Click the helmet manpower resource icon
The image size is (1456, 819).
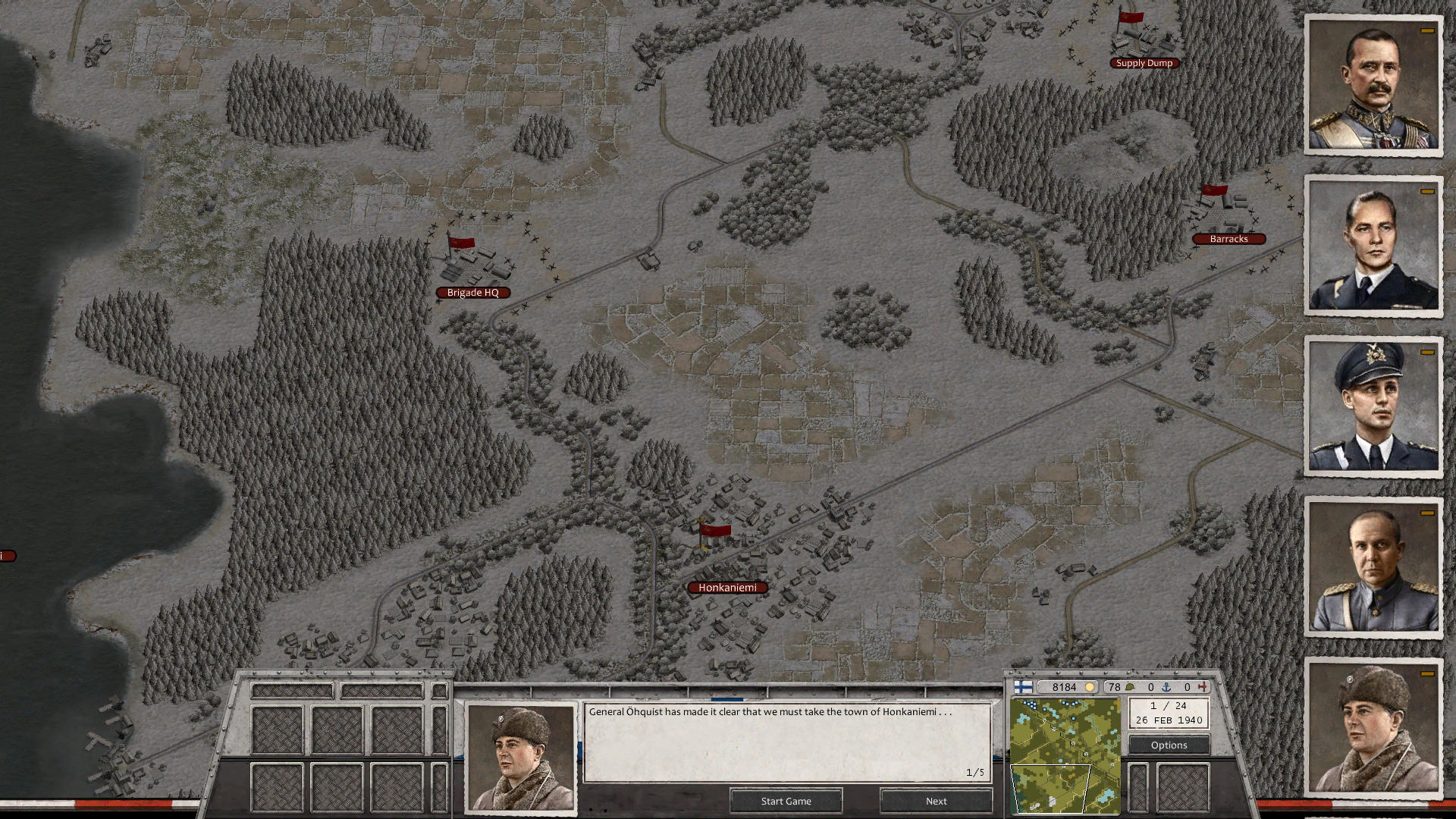click(x=1131, y=687)
